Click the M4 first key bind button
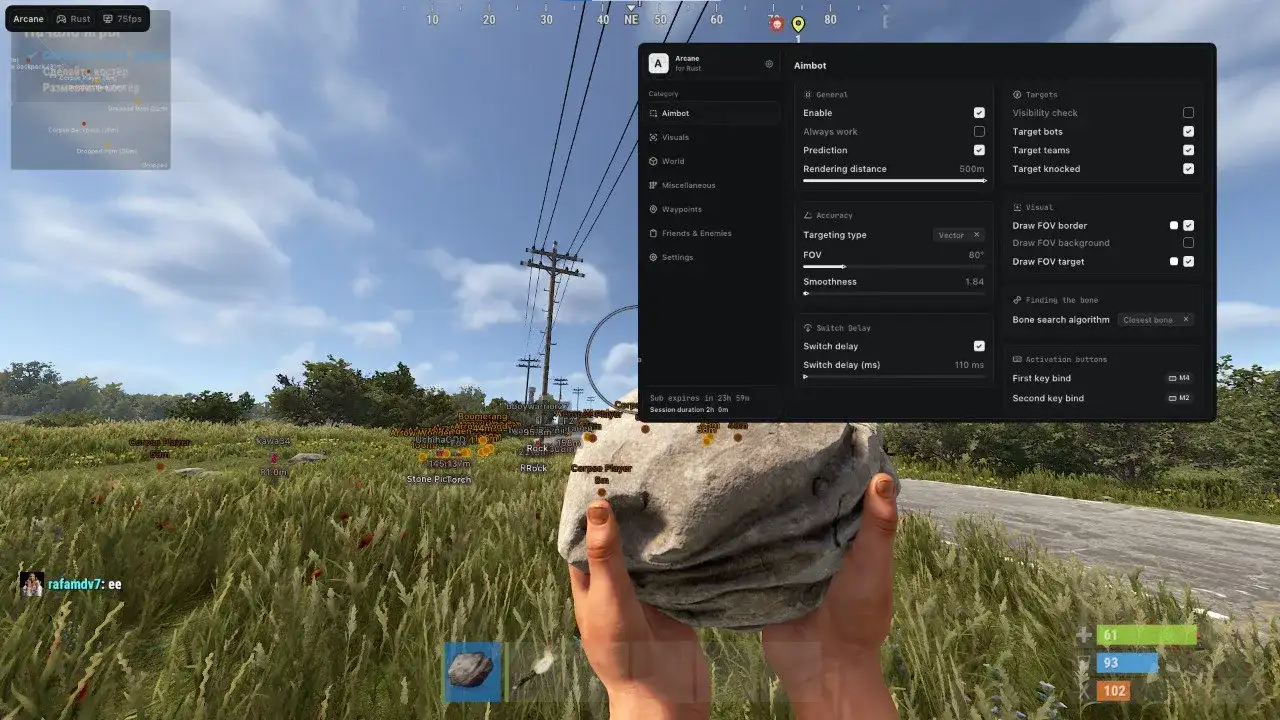Viewport: 1280px width, 720px height. [x=1178, y=378]
